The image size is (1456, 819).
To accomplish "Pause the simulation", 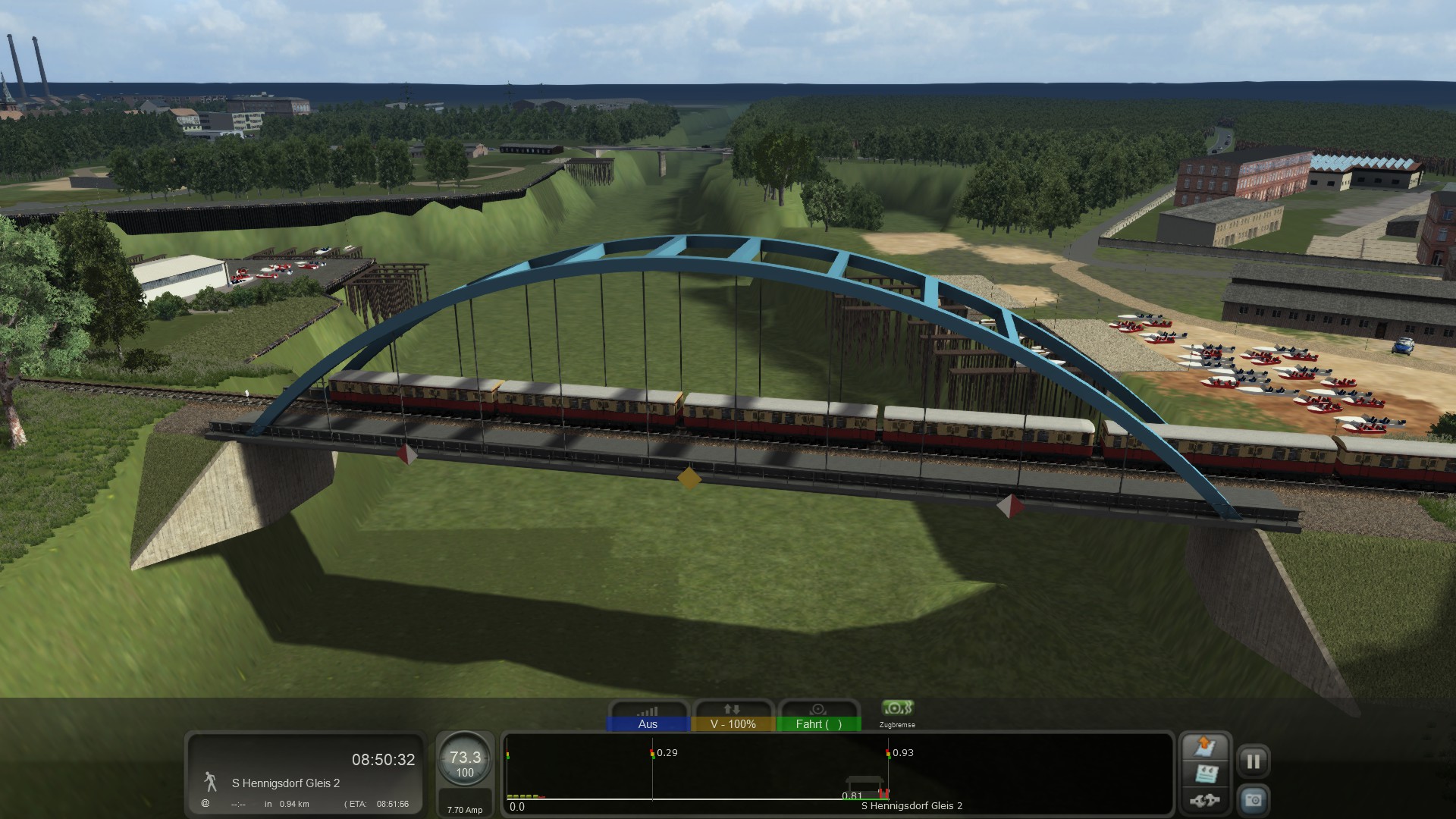I will pyautogui.click(x=1253, y=761).
